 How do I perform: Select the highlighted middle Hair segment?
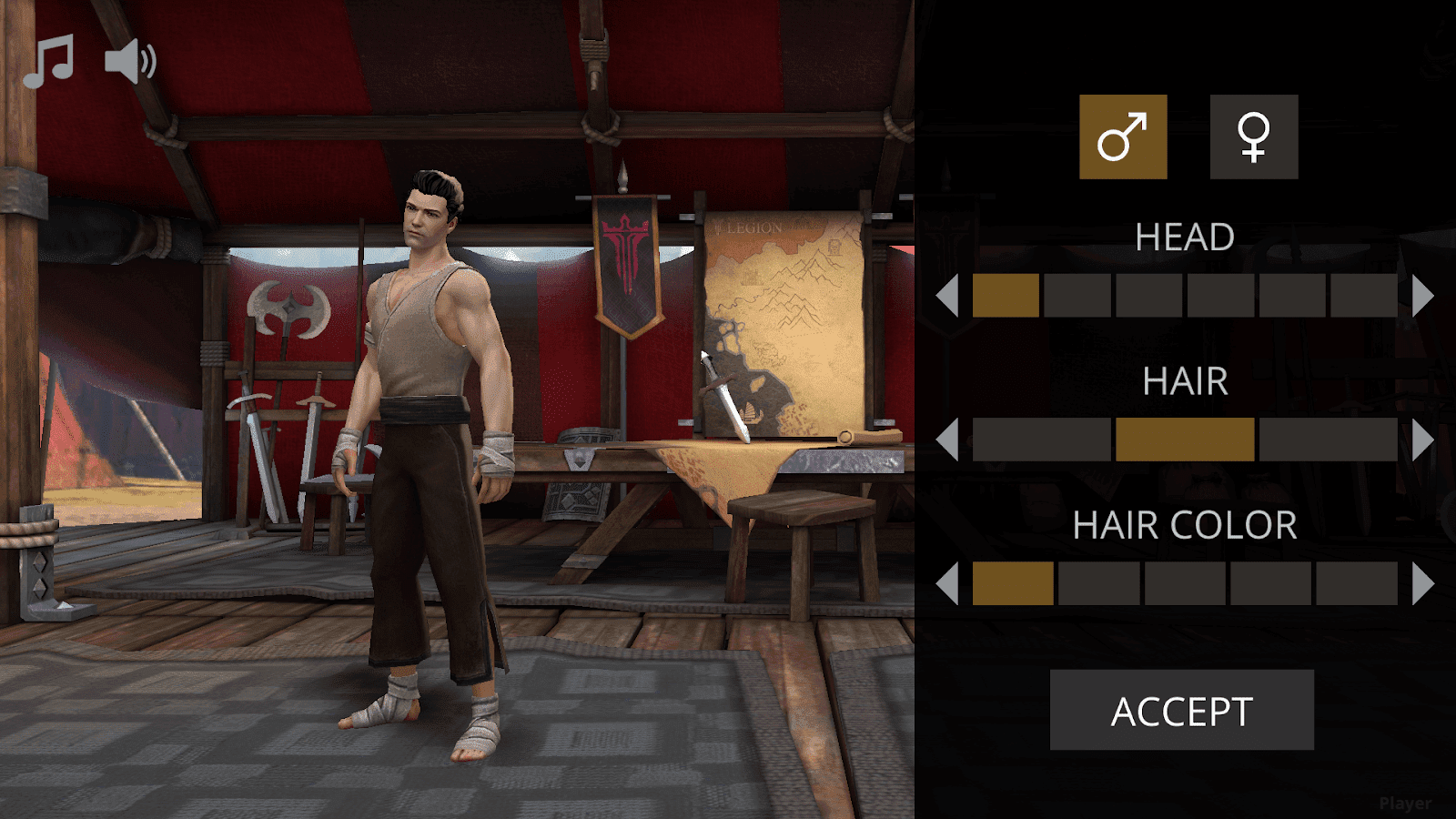tap(1185, 440)
